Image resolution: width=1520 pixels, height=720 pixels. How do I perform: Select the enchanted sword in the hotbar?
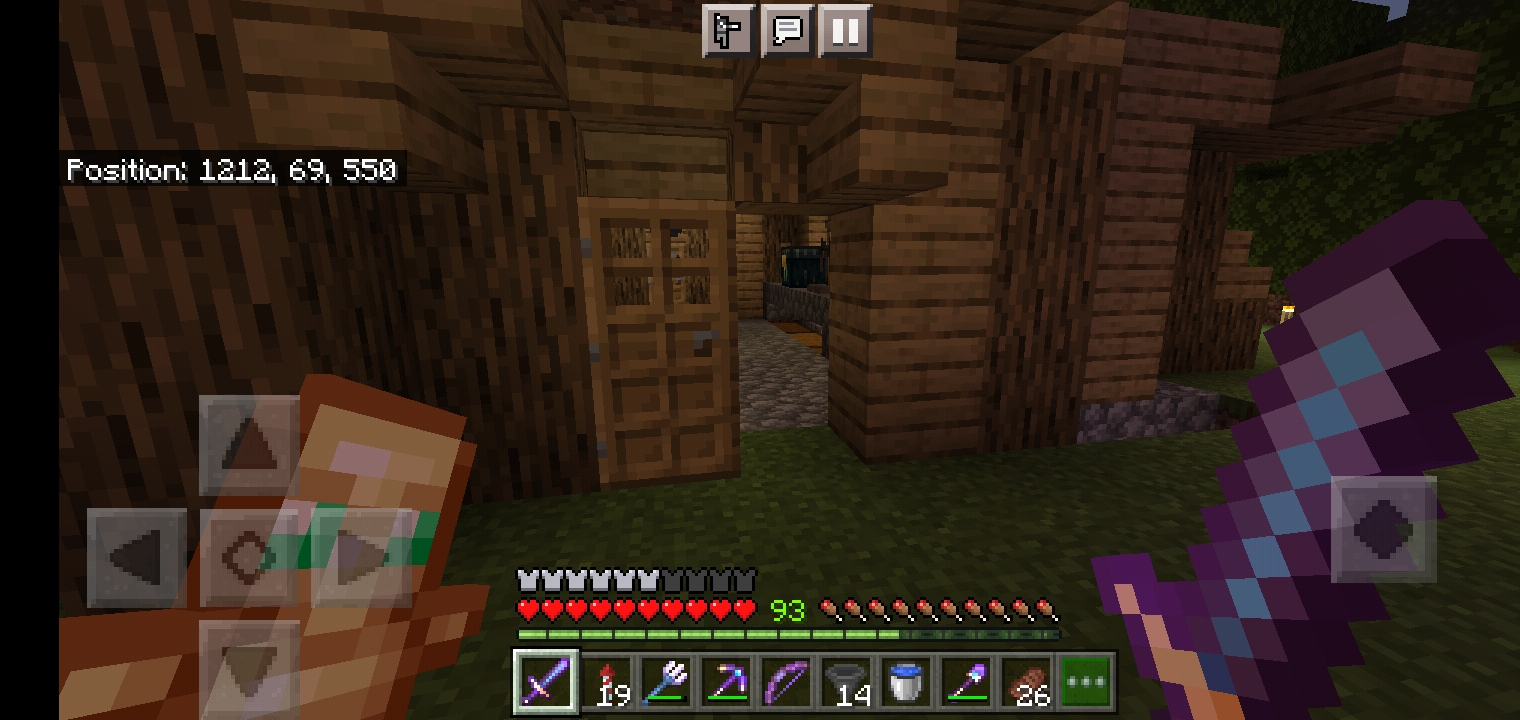[x=545, y=681]
